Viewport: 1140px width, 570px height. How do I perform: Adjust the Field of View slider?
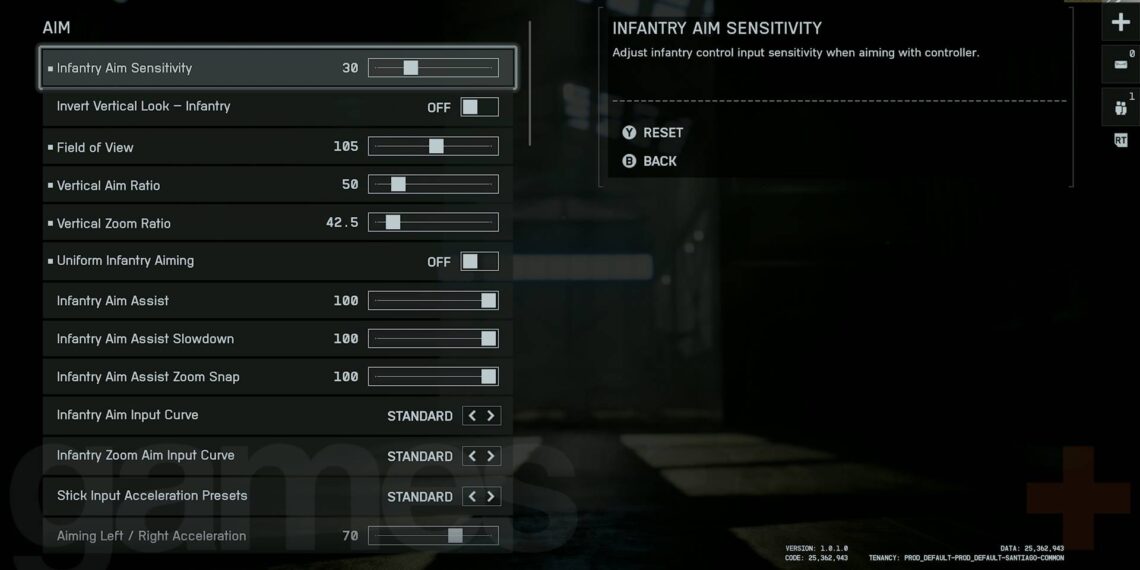[x=433, y=146]
